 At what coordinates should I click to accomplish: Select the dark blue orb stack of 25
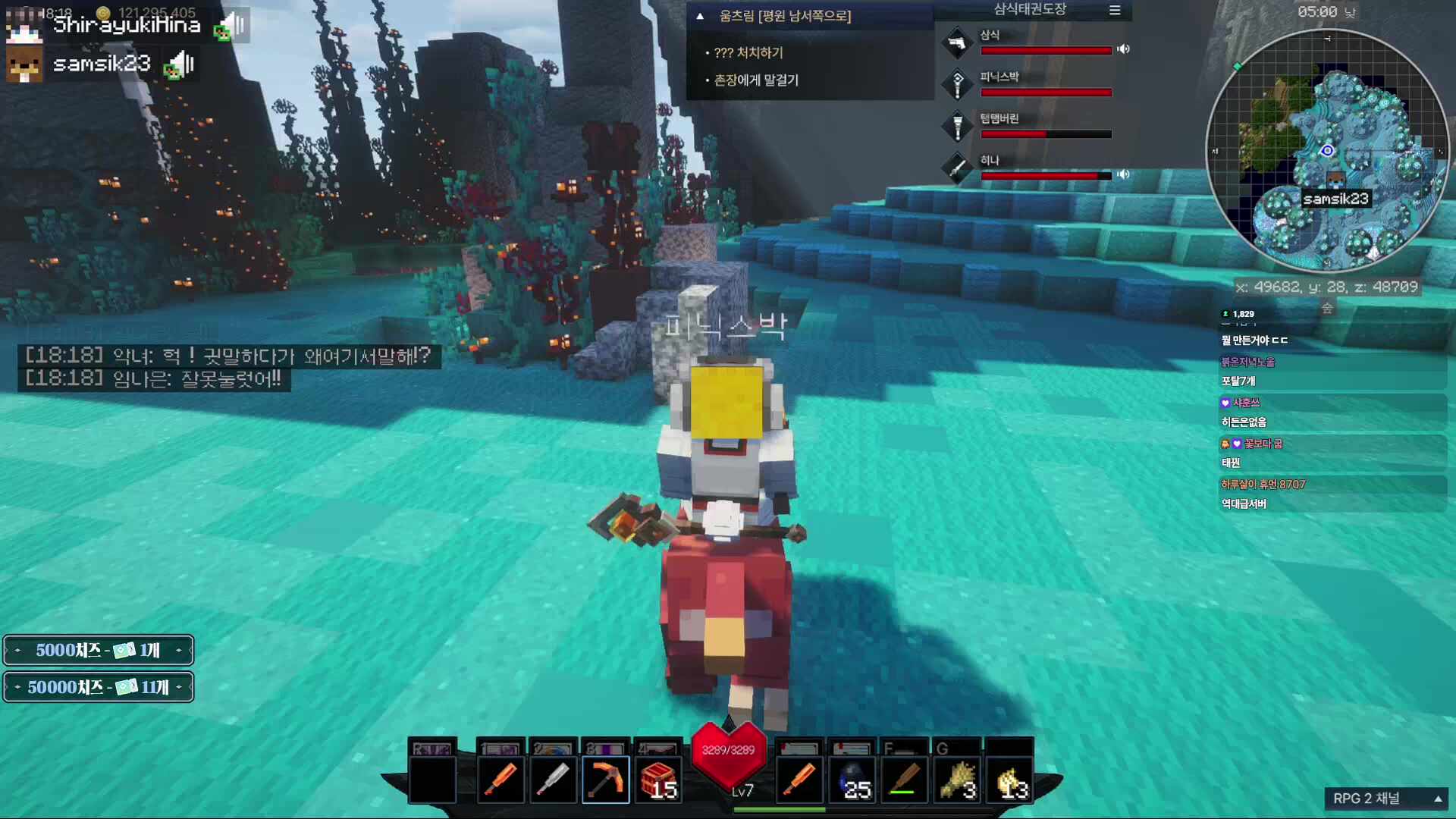click(x=852, y=780)
